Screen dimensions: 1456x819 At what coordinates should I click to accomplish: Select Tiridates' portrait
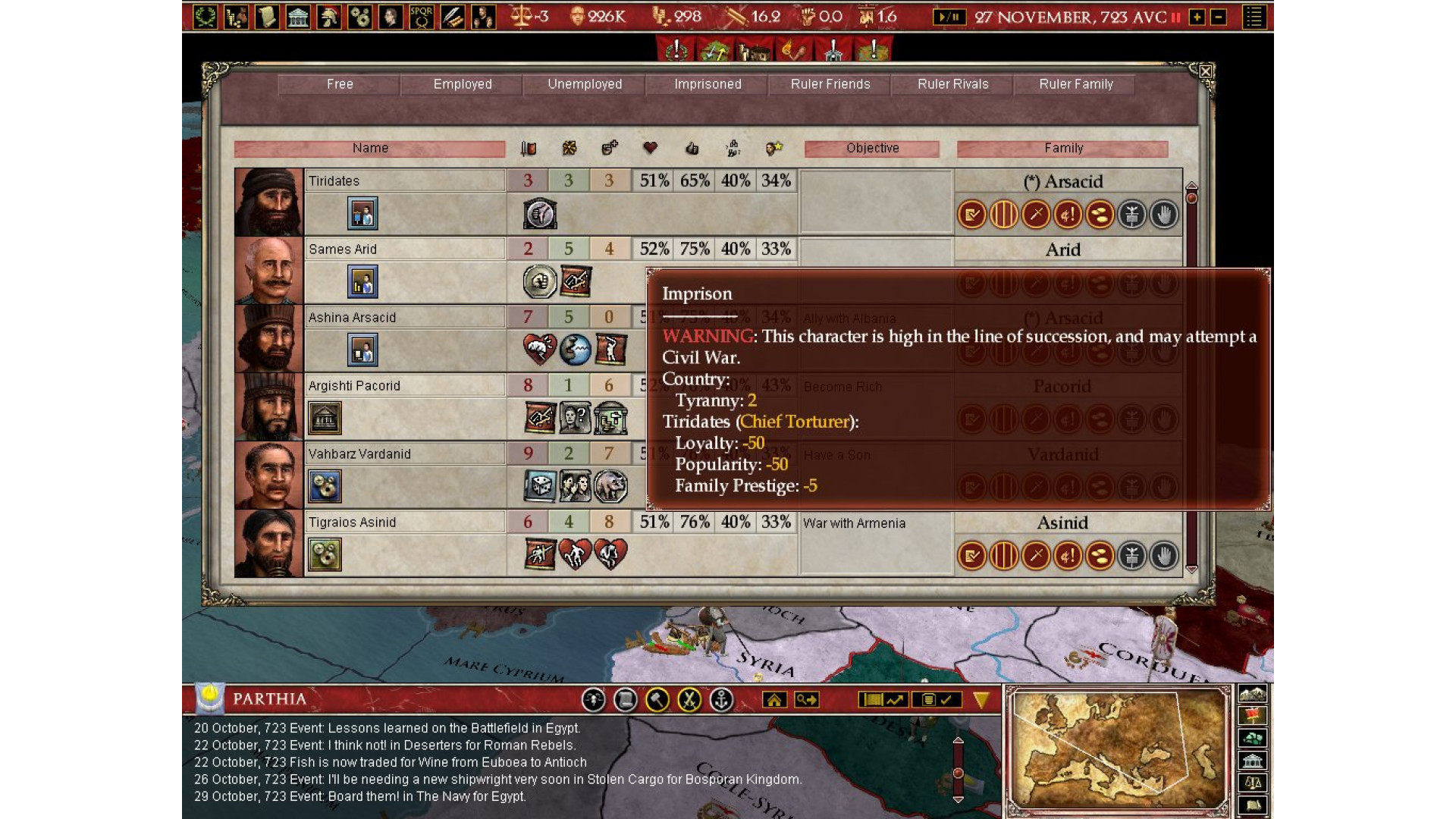click(268, 202)
